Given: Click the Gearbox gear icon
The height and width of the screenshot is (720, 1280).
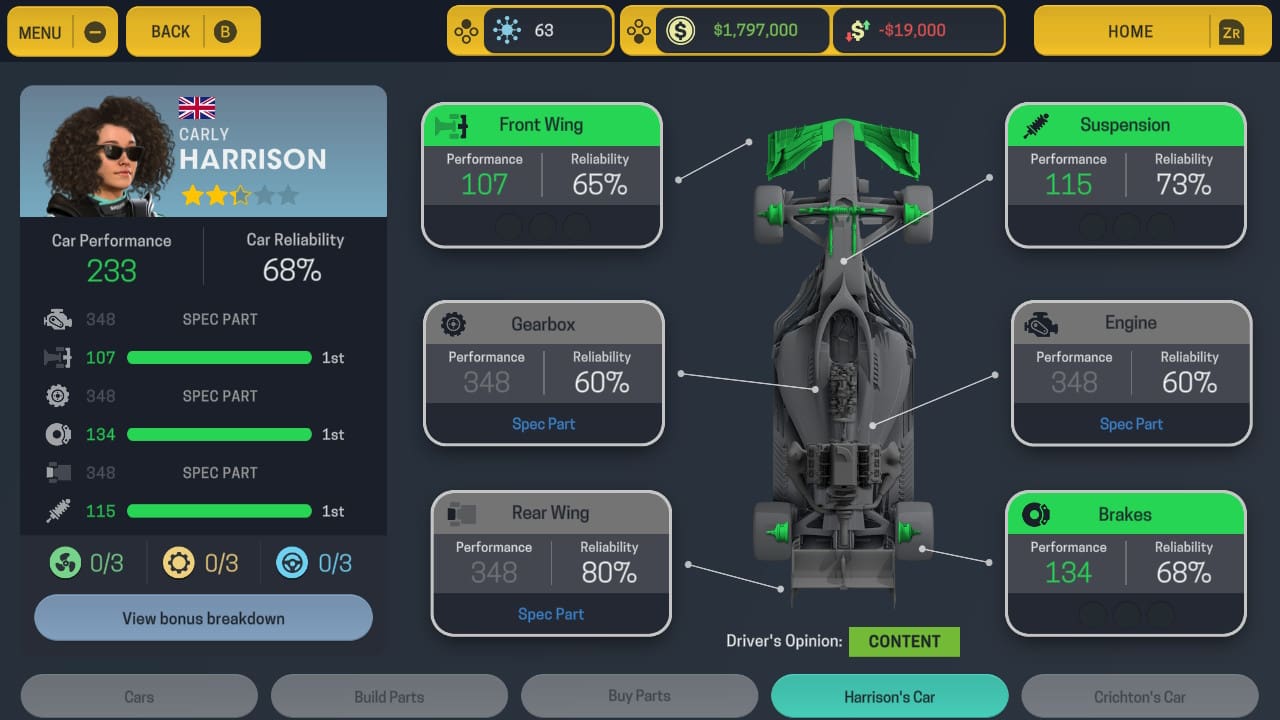Looking at the screenshot, I should tap(454, 323).
